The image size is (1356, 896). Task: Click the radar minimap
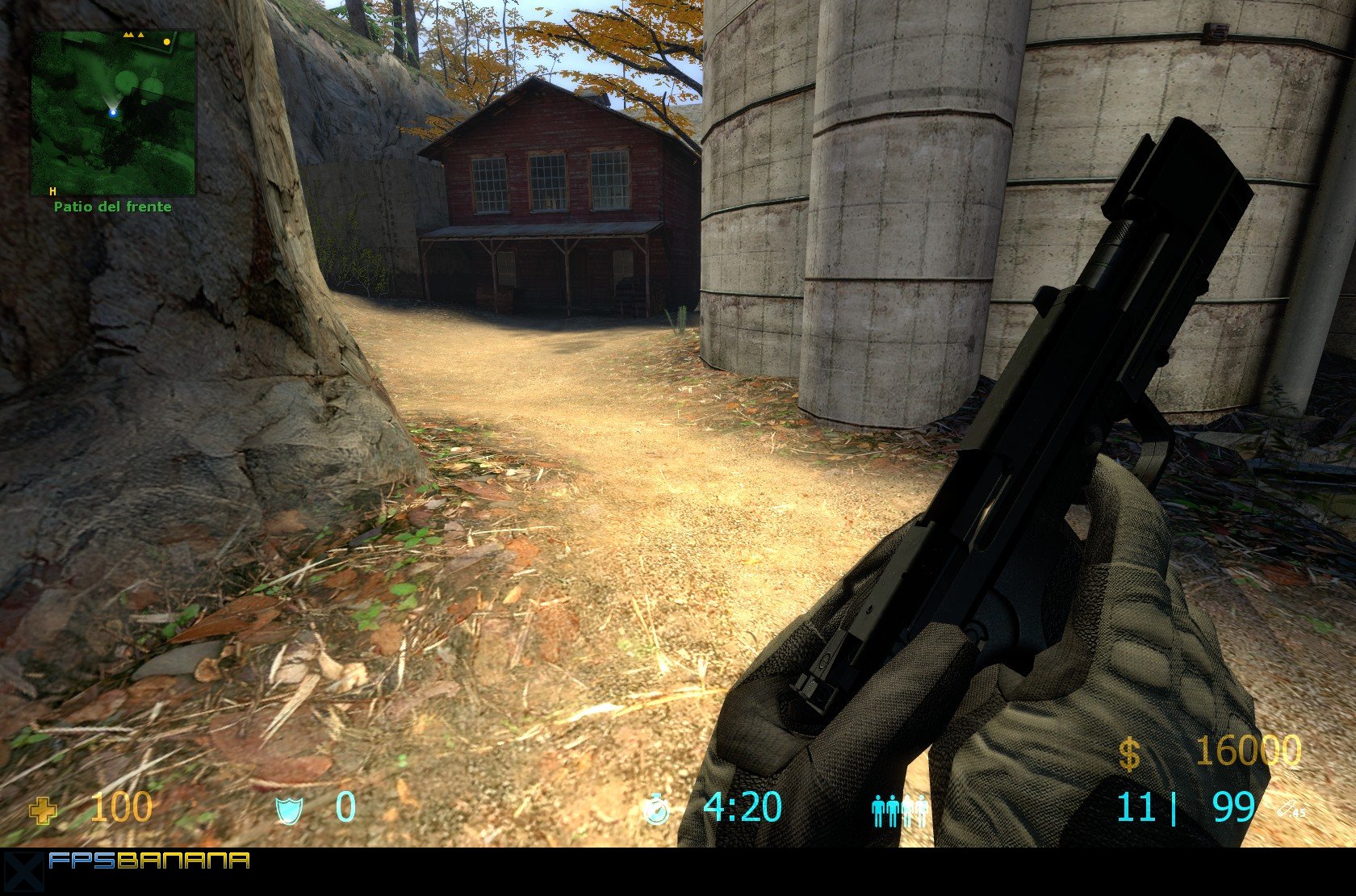point(114,113)
